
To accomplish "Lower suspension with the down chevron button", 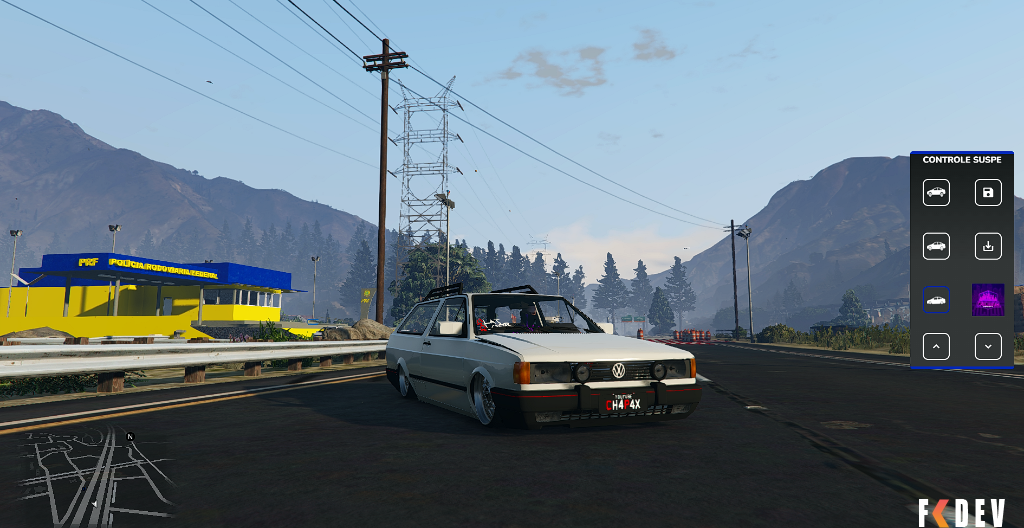I will click(988, 347).
